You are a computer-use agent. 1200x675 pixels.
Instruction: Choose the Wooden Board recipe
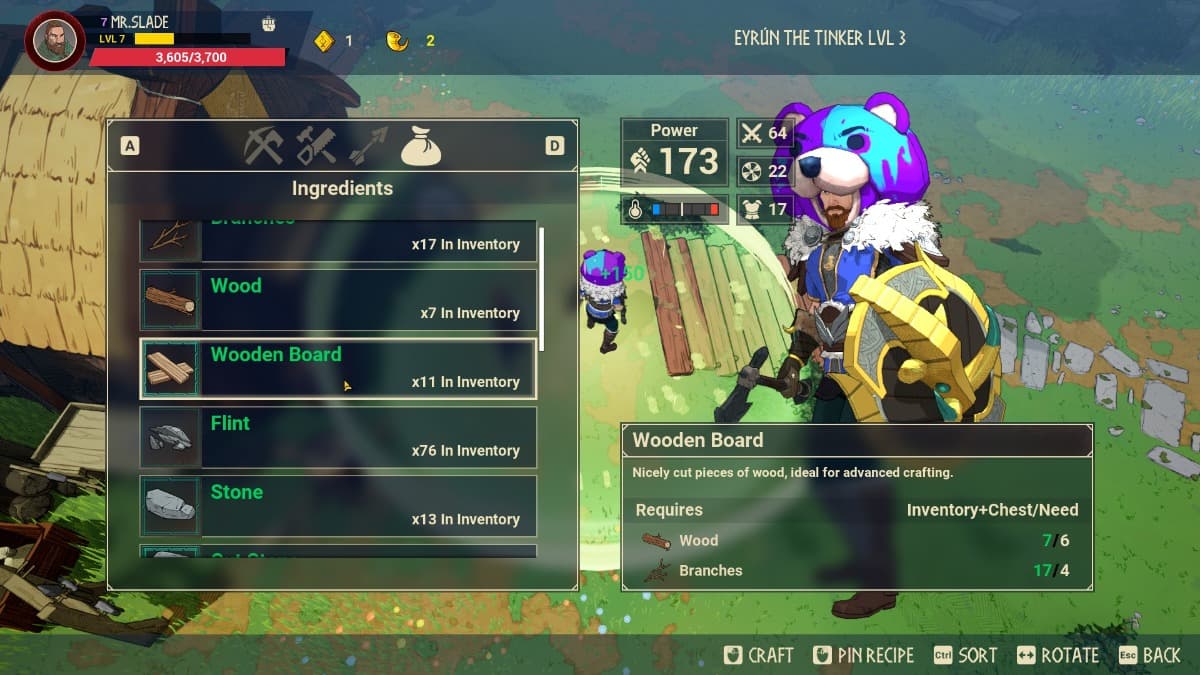pyautogui.click(x=338, y=368)
